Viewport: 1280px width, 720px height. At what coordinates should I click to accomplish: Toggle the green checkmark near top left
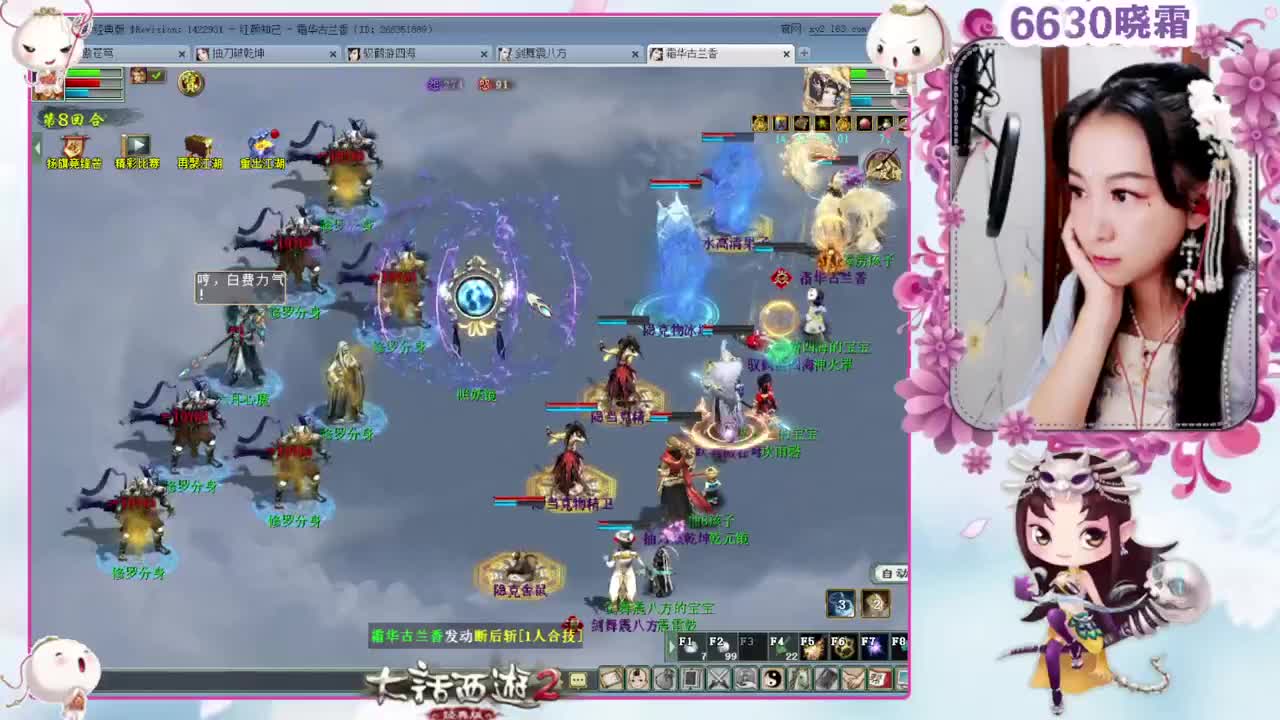[x=155, y=76]
